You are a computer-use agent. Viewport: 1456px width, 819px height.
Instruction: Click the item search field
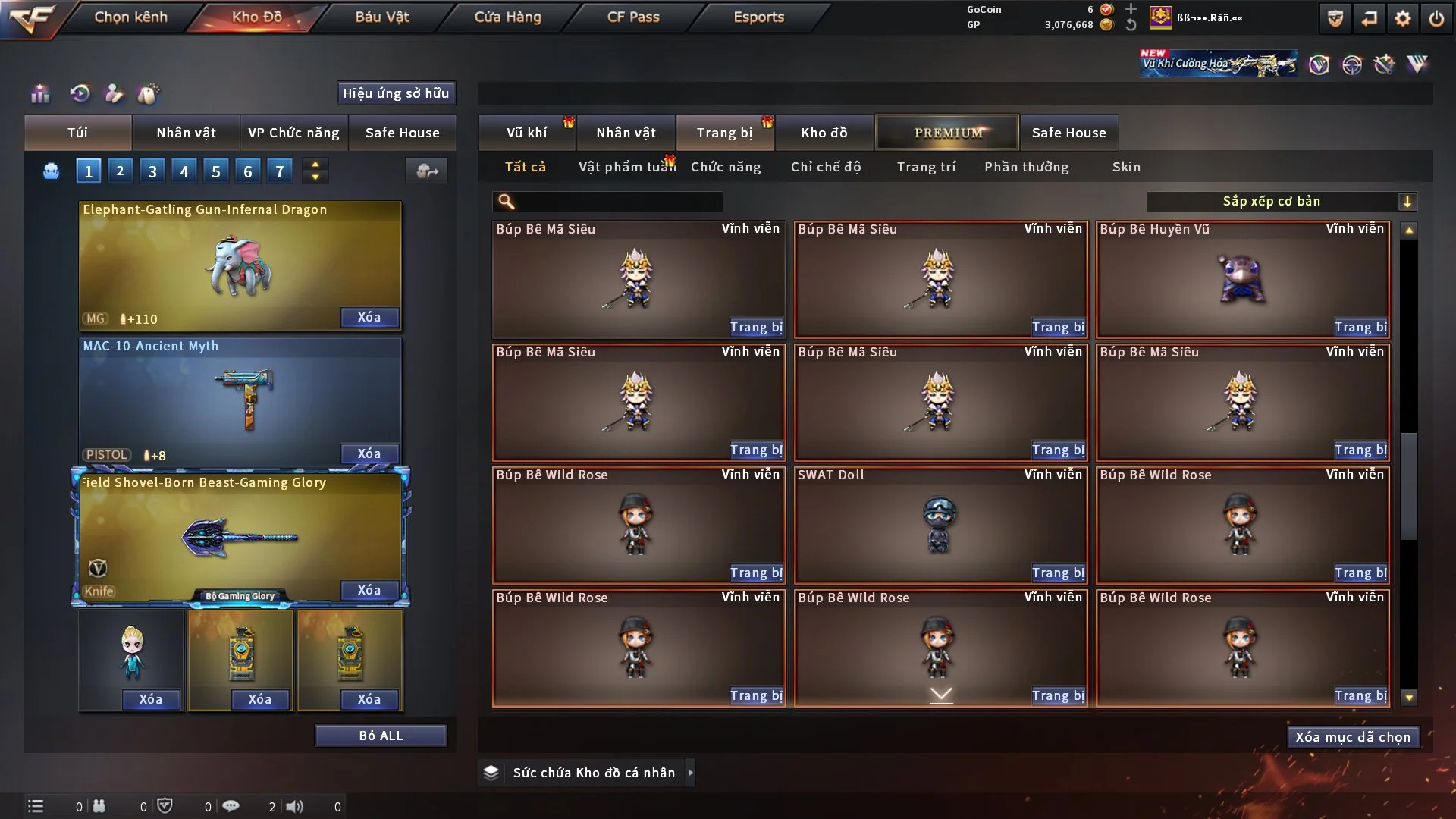point(618,202)
